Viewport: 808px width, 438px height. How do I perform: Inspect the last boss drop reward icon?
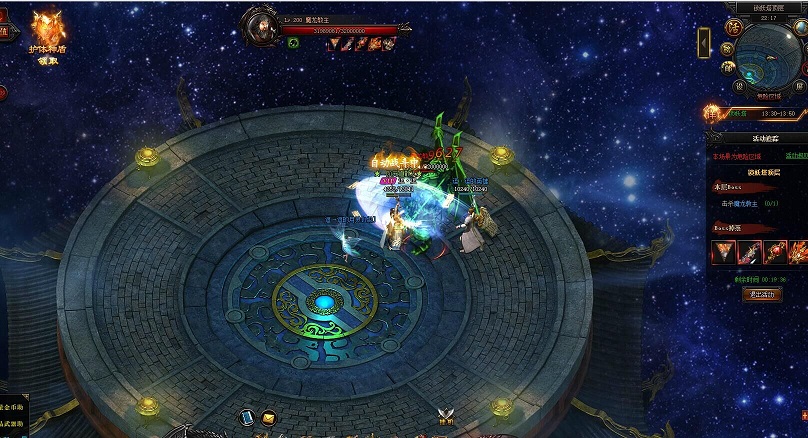[798, 252]
